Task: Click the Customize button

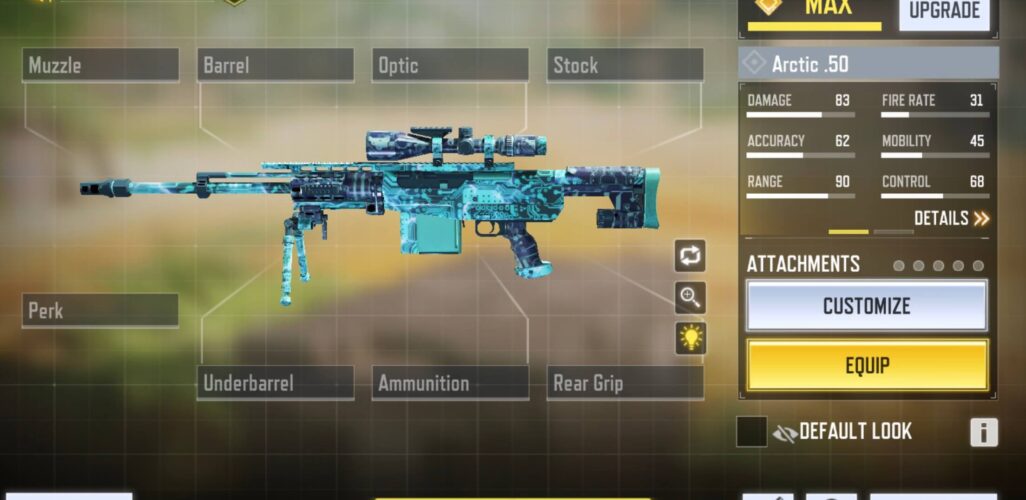Action: (x=866, y=306)
